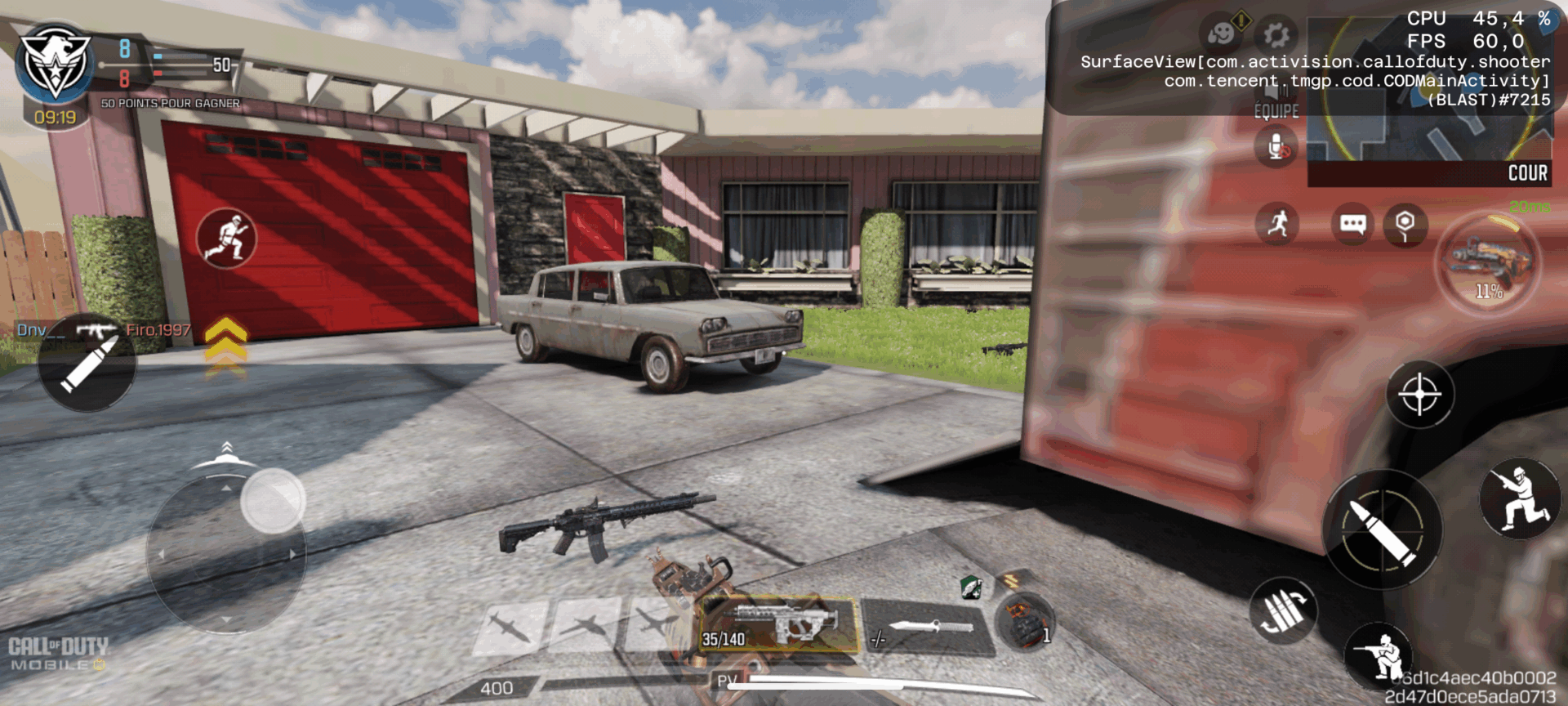Toggle the muted microphone icon
This screenshot has width=1568, height=706.
(1277, 149)
